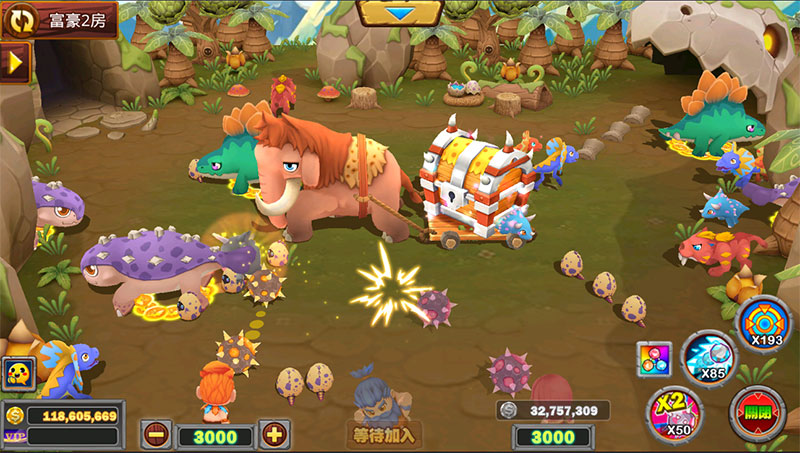This screenshot has width=800, height=453.
Task: Expand the yellow arrow side panel
Action: [15, 62]
